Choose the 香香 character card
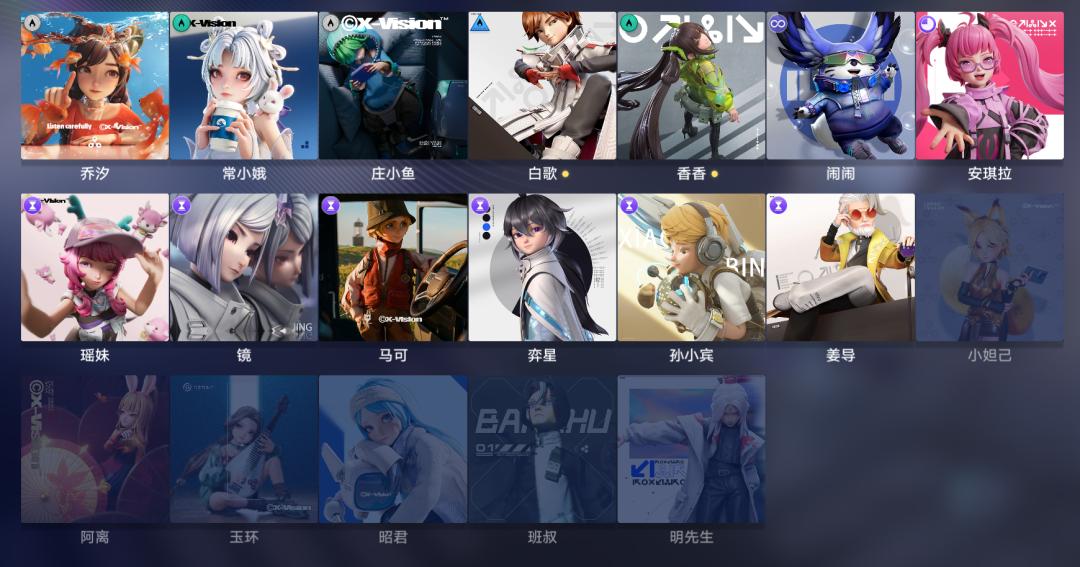 tap(691, 86)
